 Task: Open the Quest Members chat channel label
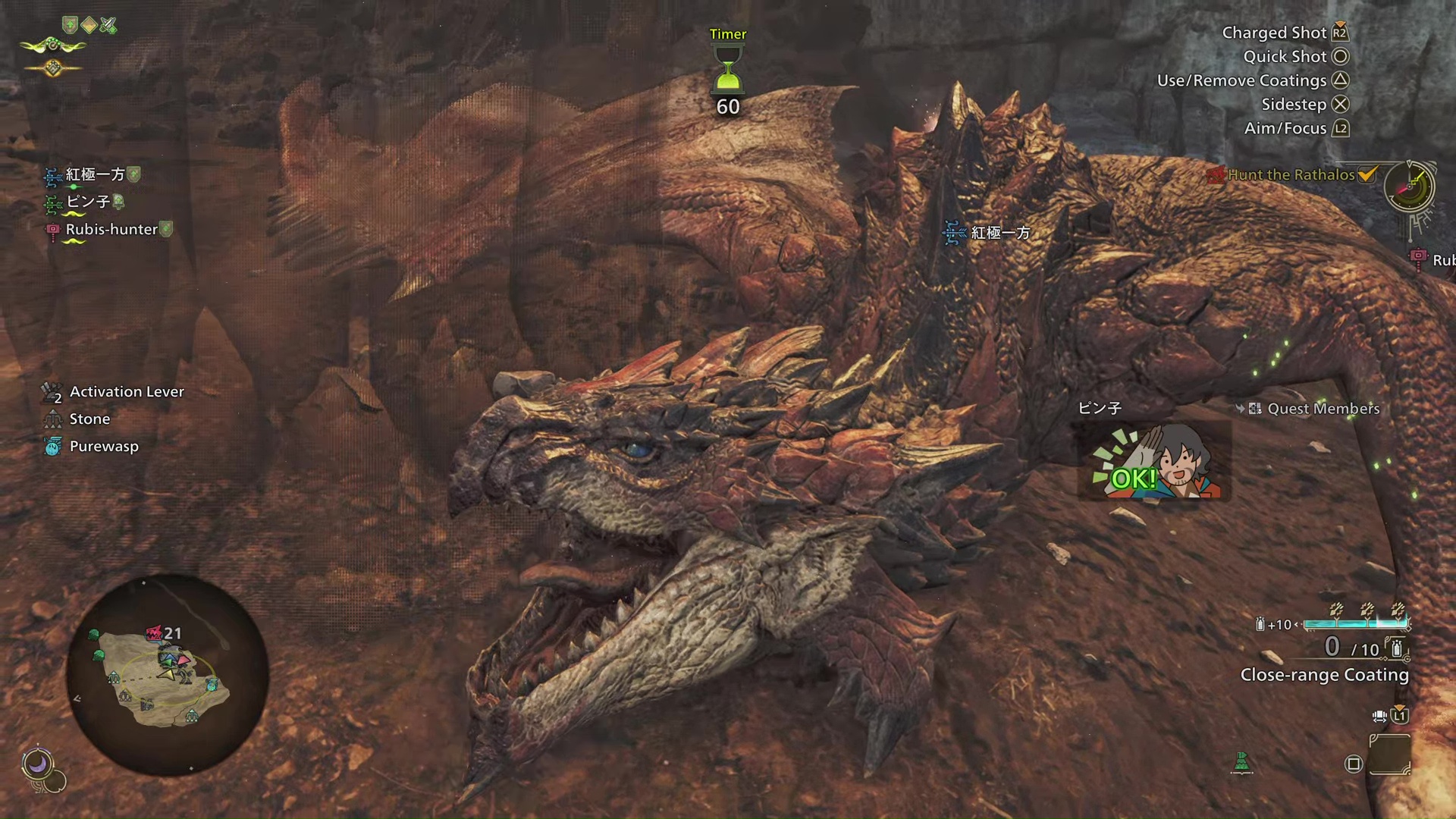pos(1323,409)
